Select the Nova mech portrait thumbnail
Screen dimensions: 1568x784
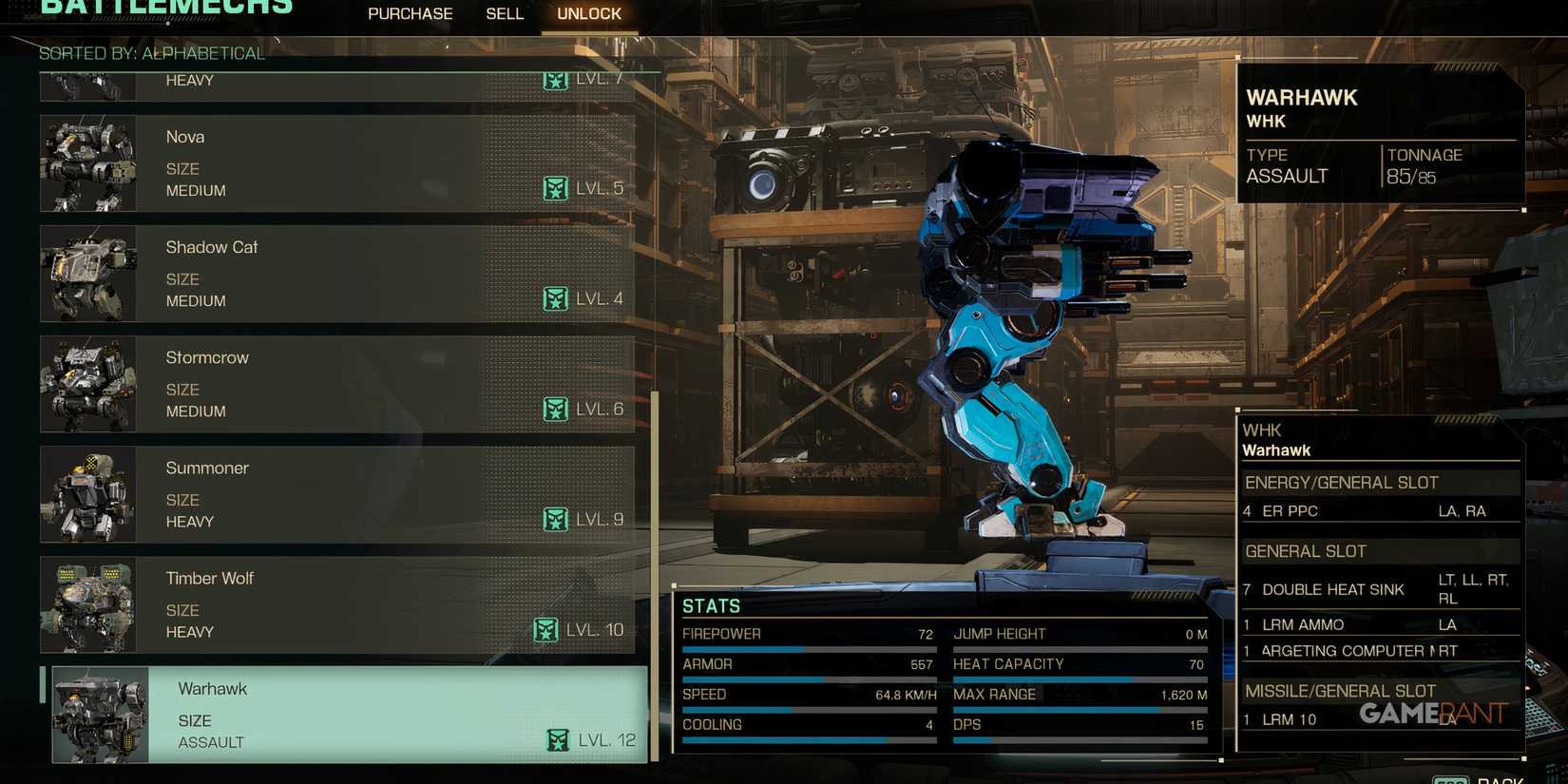(86, 163)
